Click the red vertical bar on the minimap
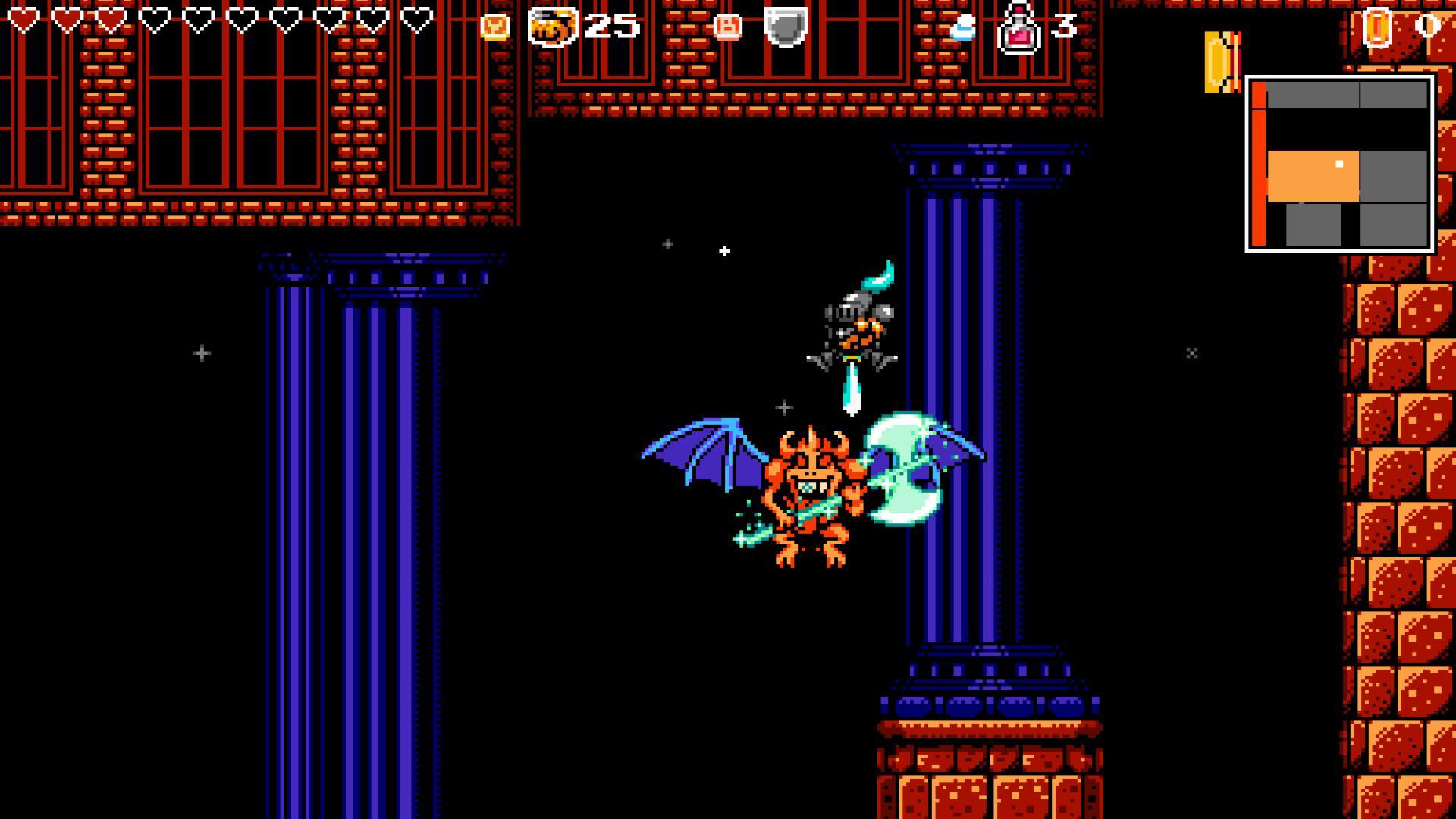The width and height of the screenshot is (1456, 819). point(1259,163)
